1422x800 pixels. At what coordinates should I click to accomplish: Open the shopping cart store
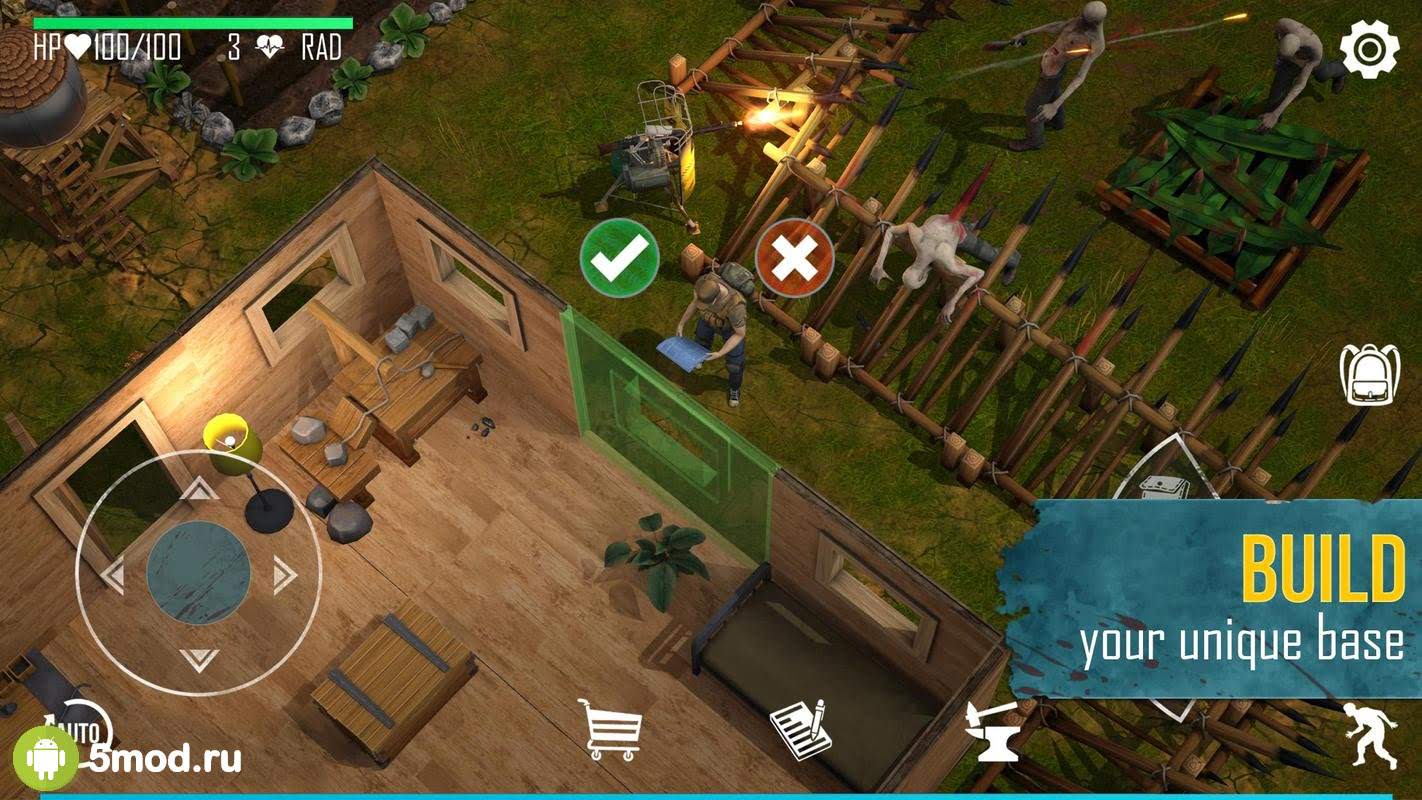610,729
